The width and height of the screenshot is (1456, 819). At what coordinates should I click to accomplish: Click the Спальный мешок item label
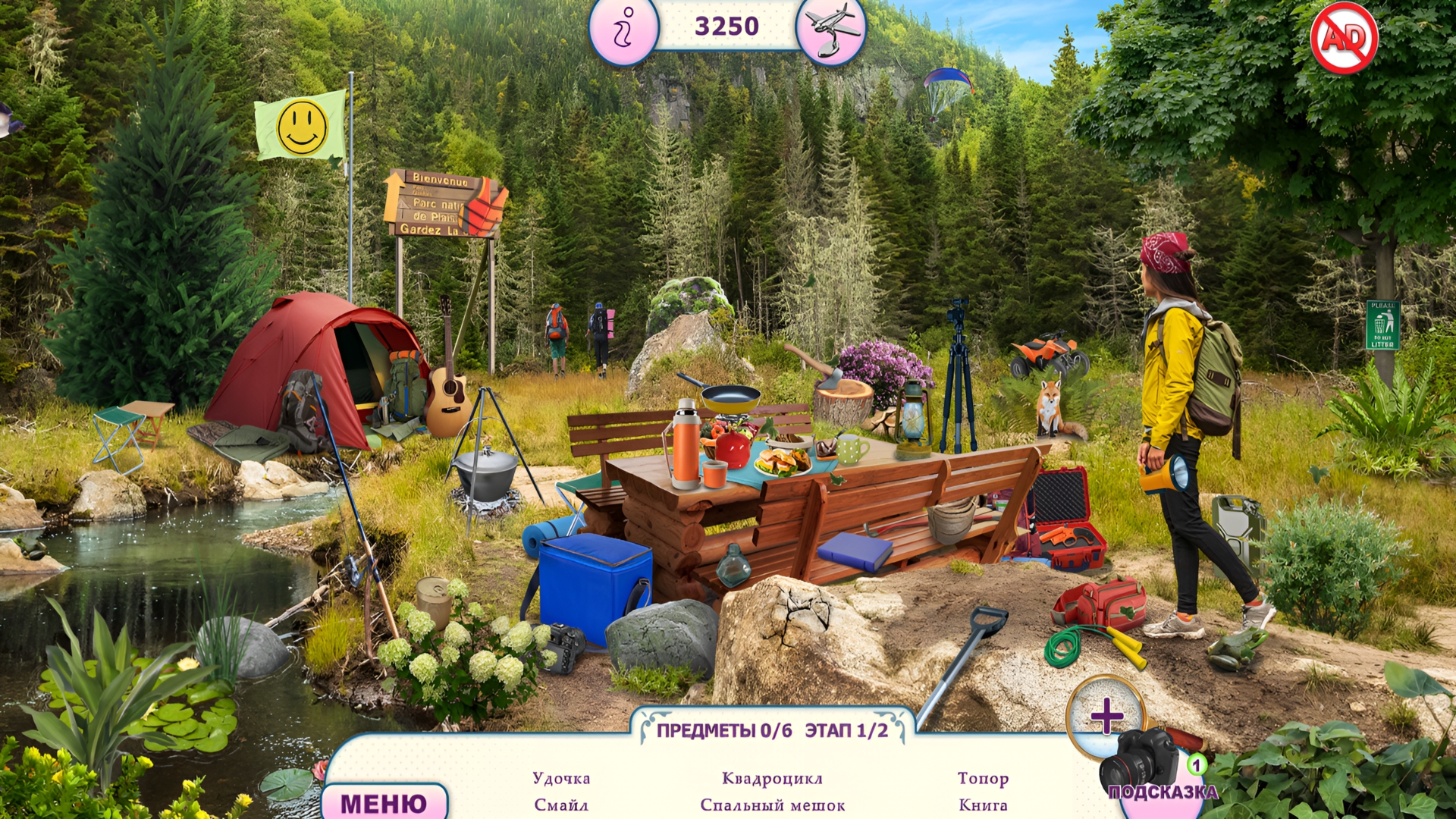click(x=773, y=805)
